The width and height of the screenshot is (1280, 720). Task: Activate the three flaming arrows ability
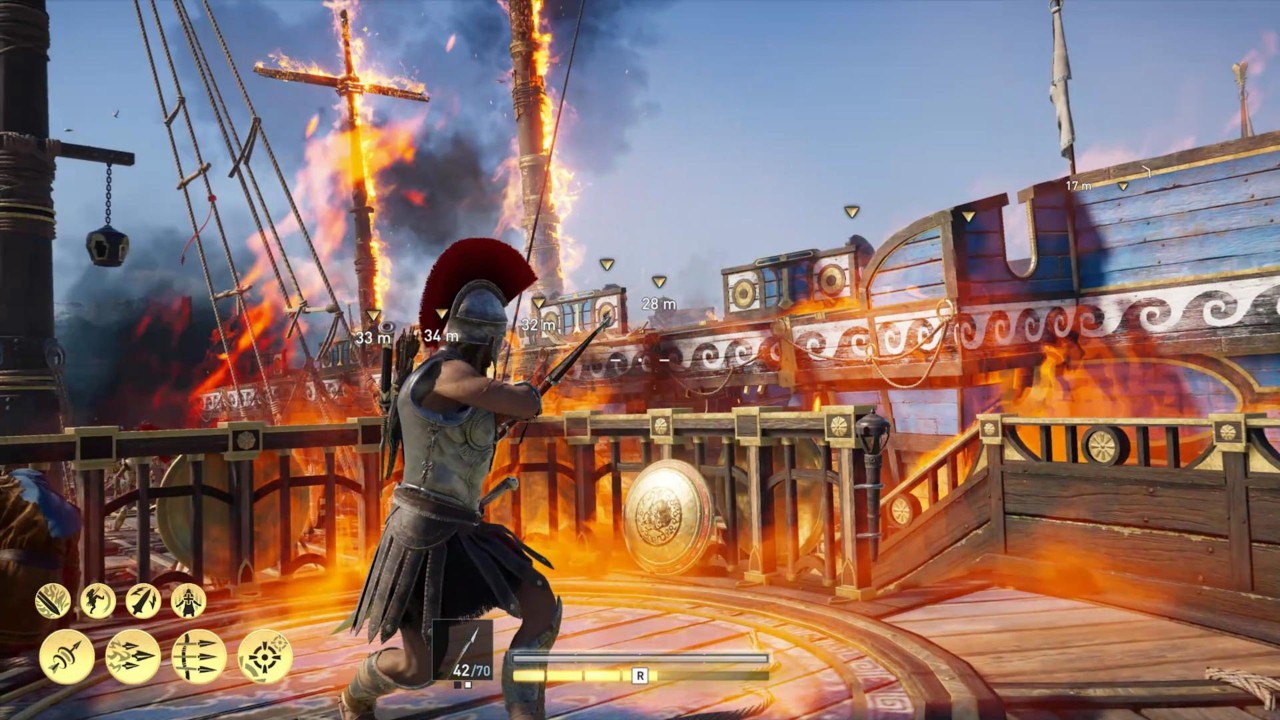tap(133, 657)
